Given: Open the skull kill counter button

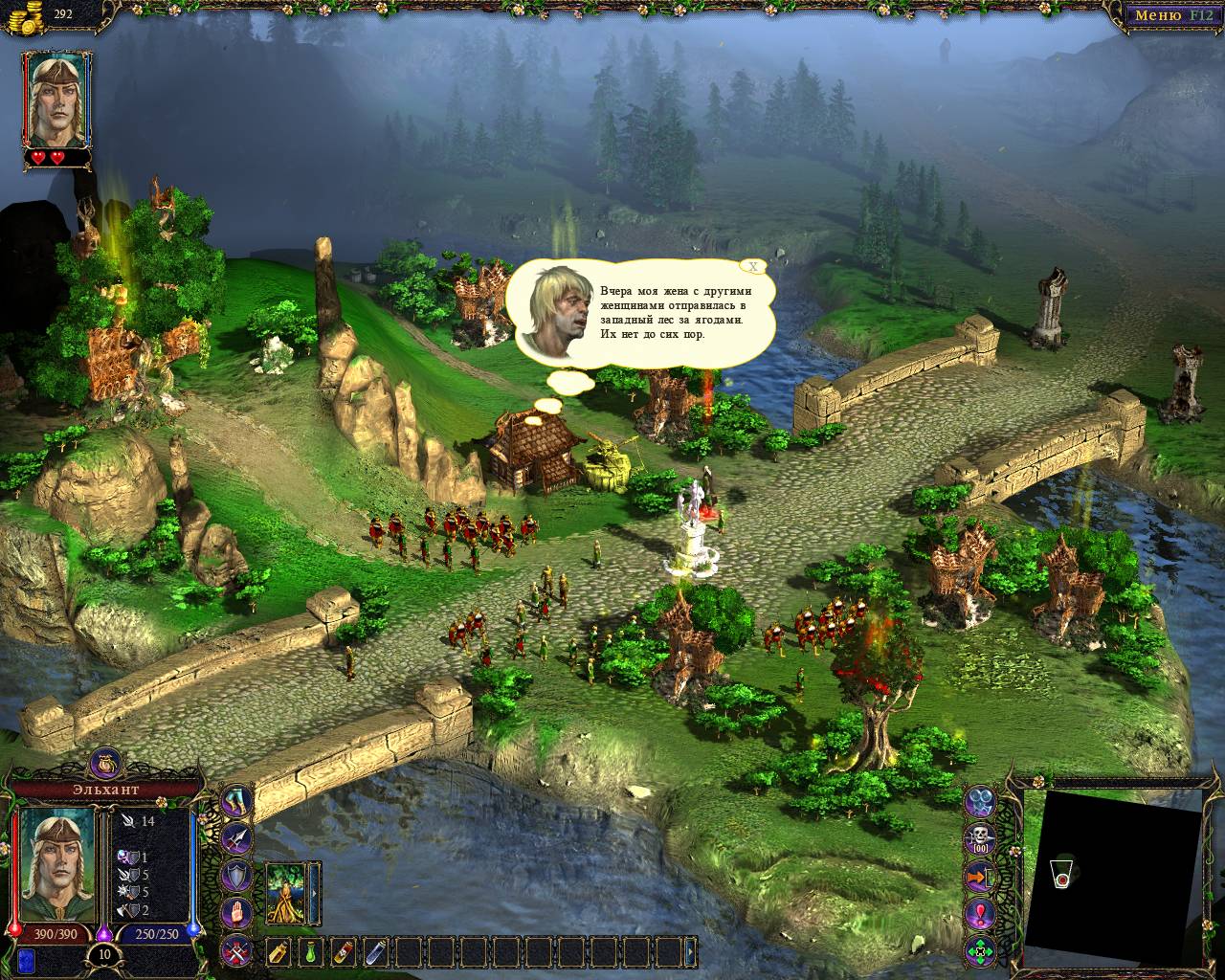Looking at the screenshot, I should pos(981,839).
